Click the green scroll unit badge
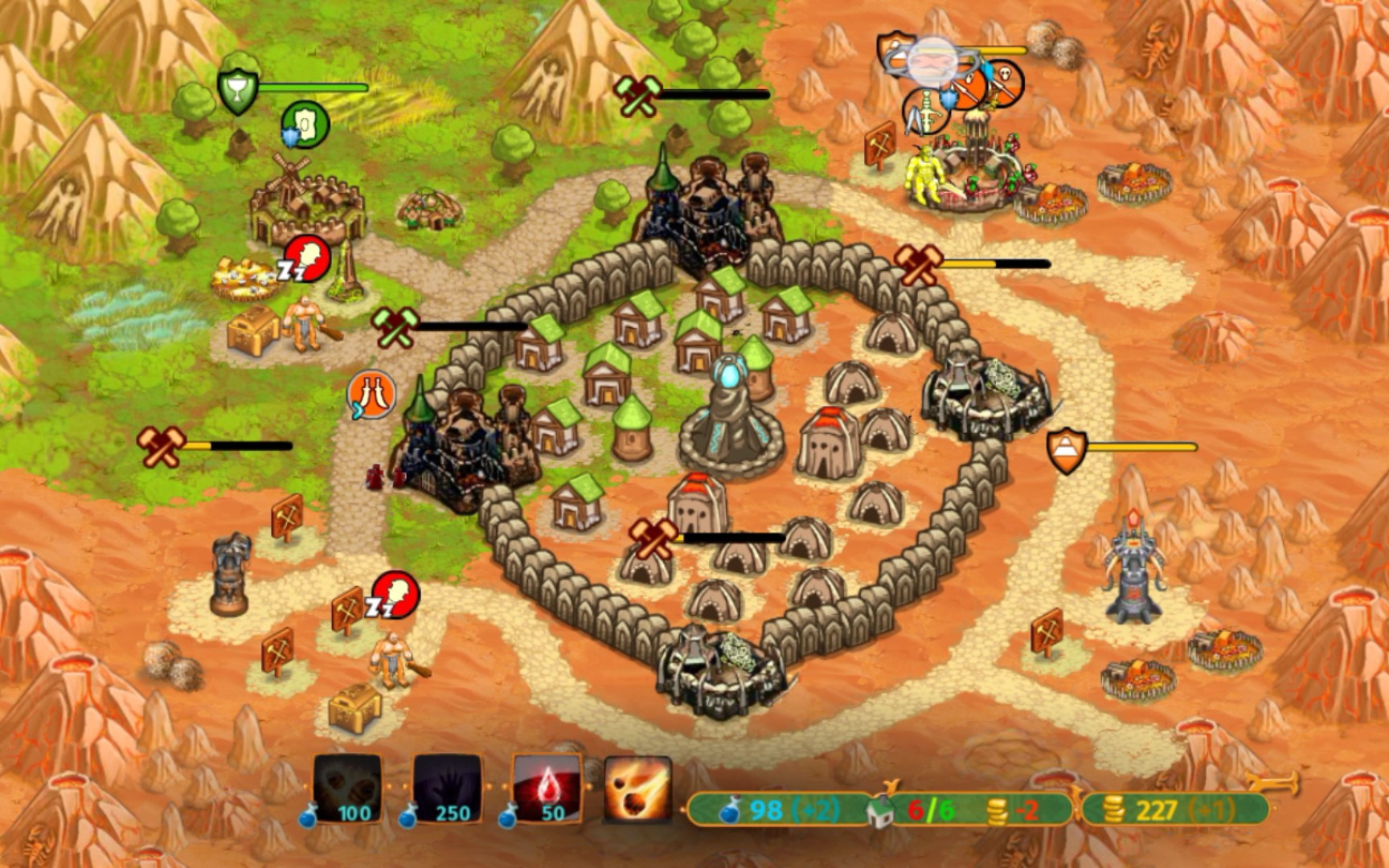The height and width of the screenshot is (868, 1389). 305,125
